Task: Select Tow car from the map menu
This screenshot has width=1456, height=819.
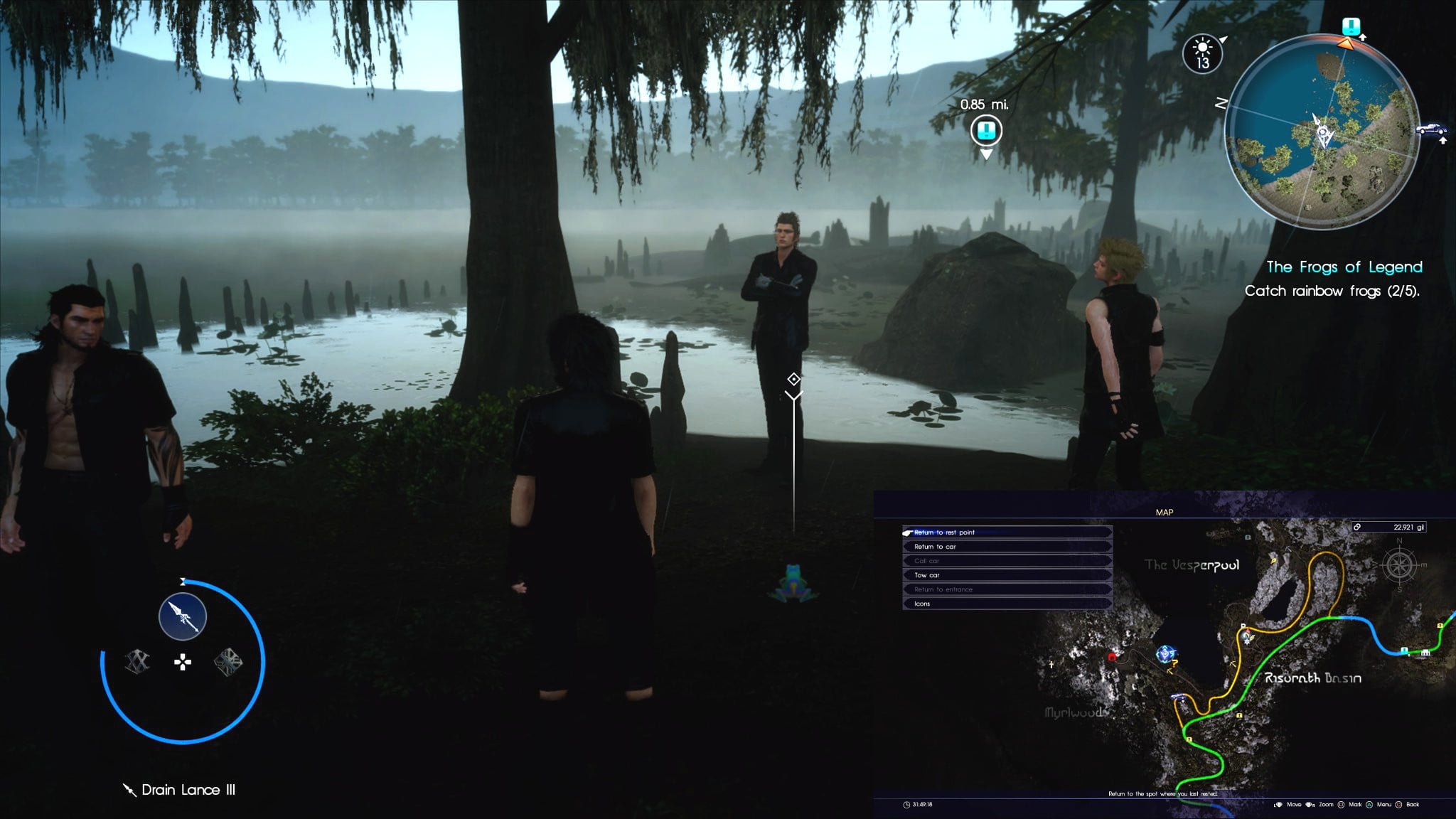Action: point(1006,575)
